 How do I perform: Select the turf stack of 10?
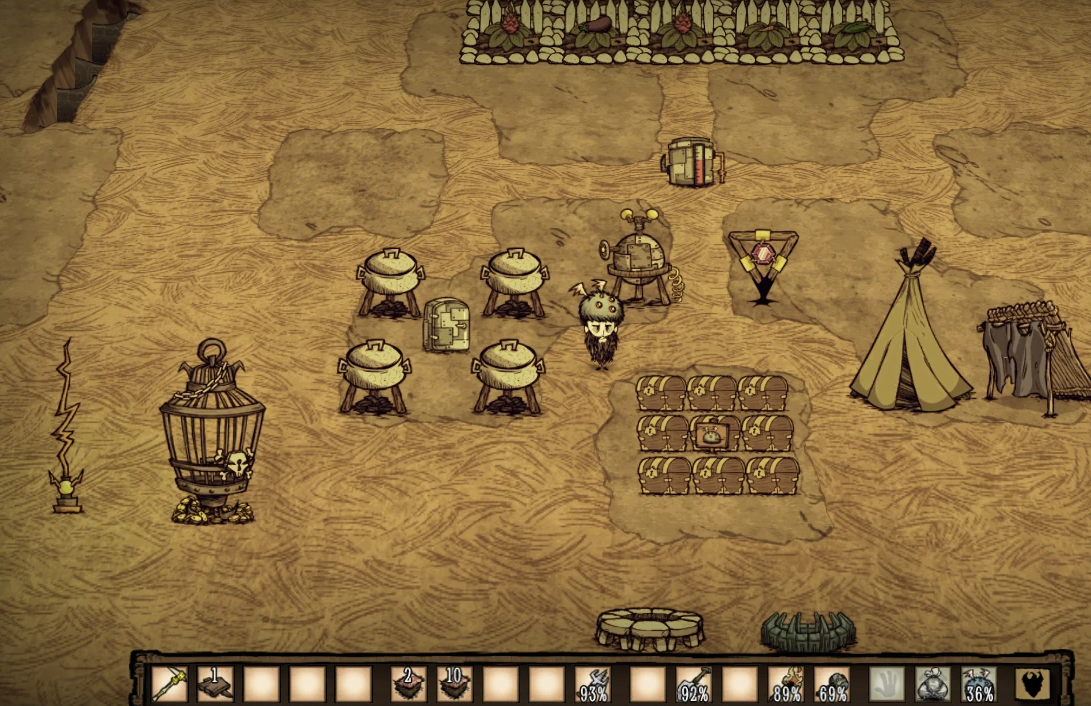click(x=454, y=684)
